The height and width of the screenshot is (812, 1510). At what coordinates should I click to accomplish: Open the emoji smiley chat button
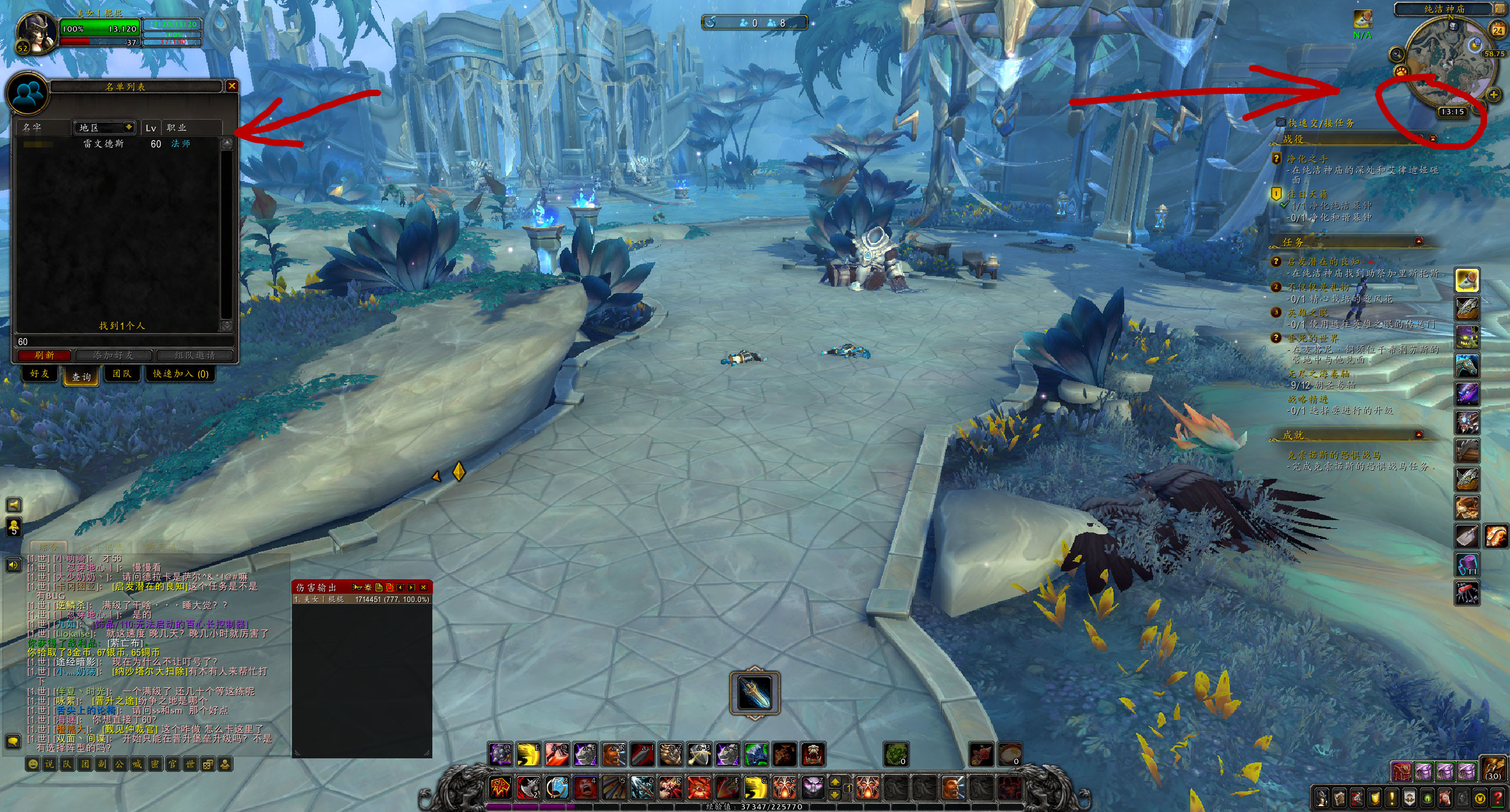pos(33,764)
